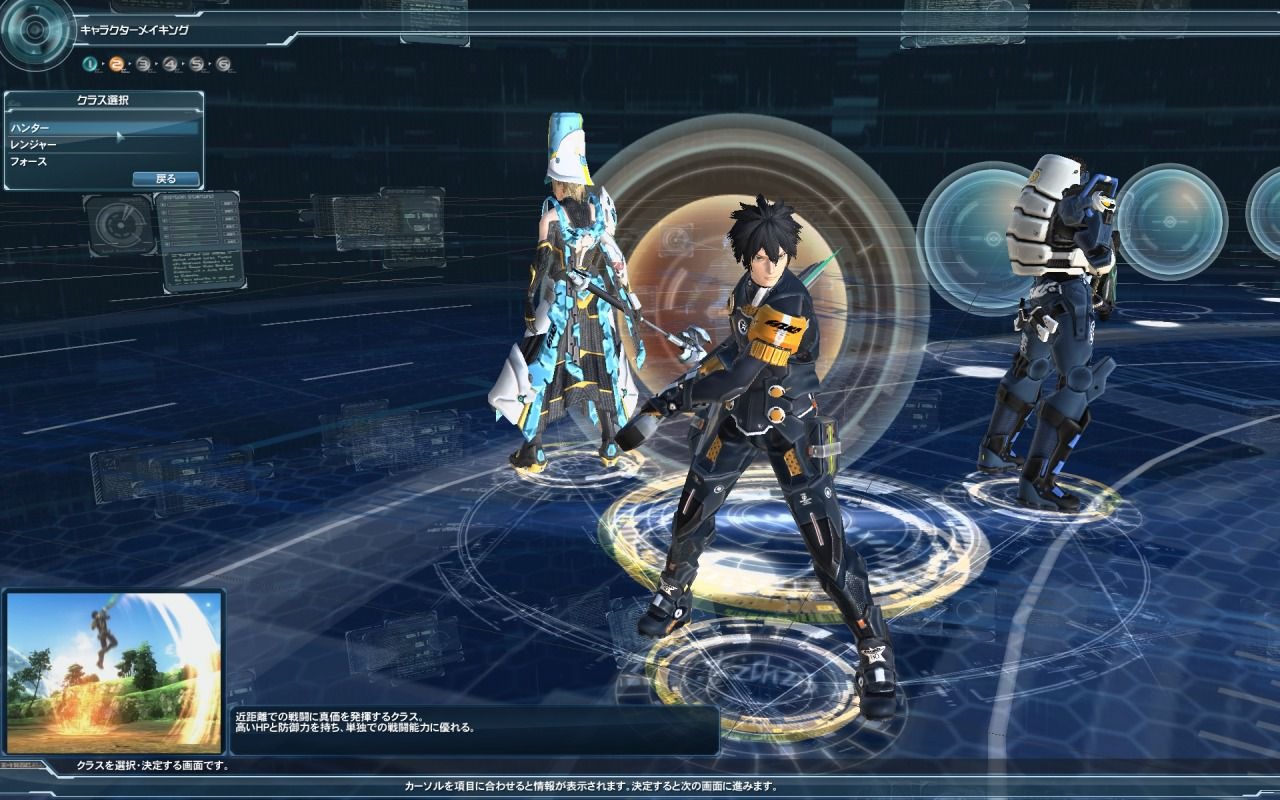Click the クラスを選択・決定する screen label

tap(152, 763)
